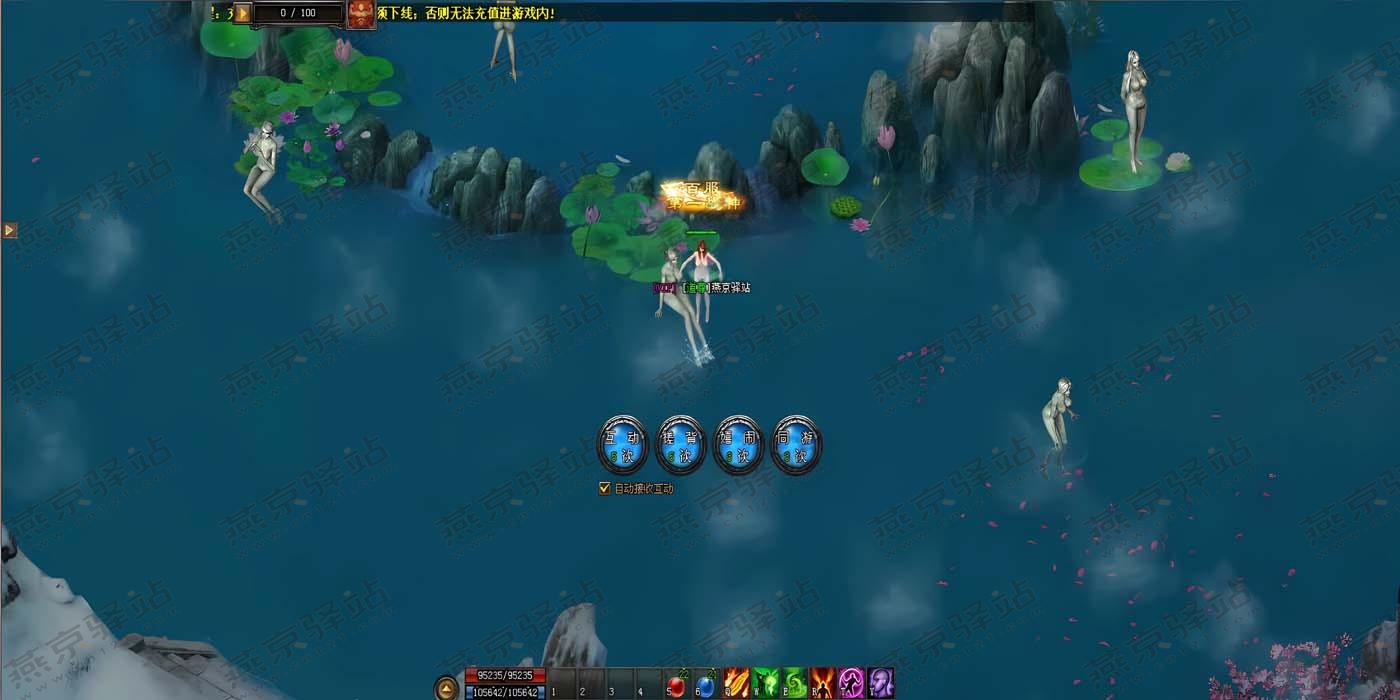Click the 互动 interact button
This screenshot has height=700, width=1400.
pos(623,445)
